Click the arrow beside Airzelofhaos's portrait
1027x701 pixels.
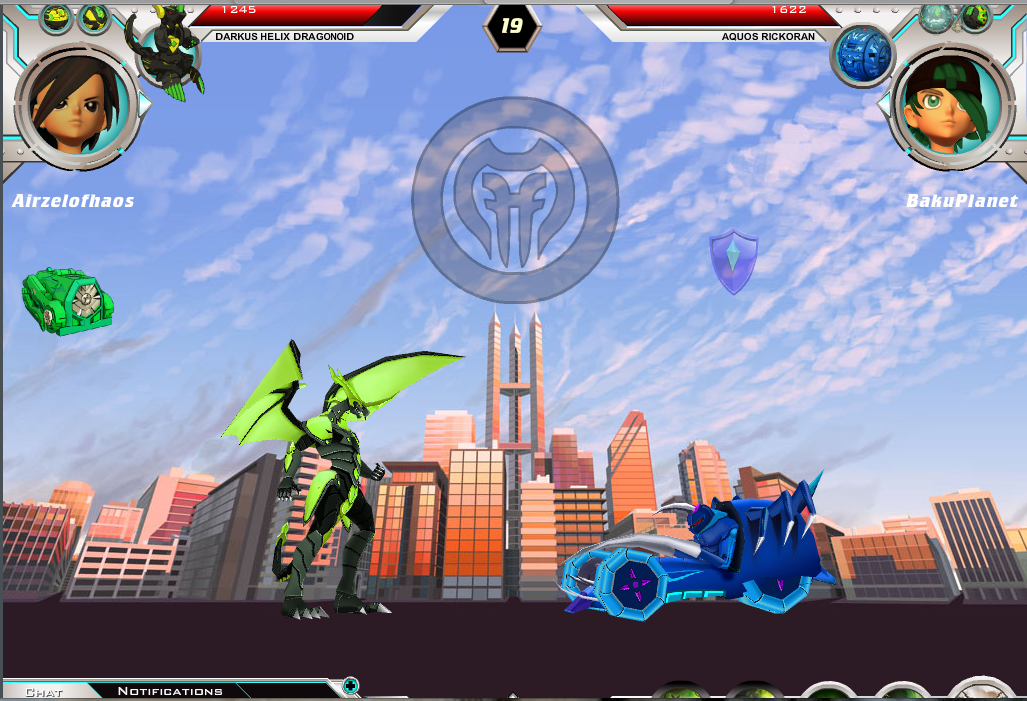coord(146,104)
